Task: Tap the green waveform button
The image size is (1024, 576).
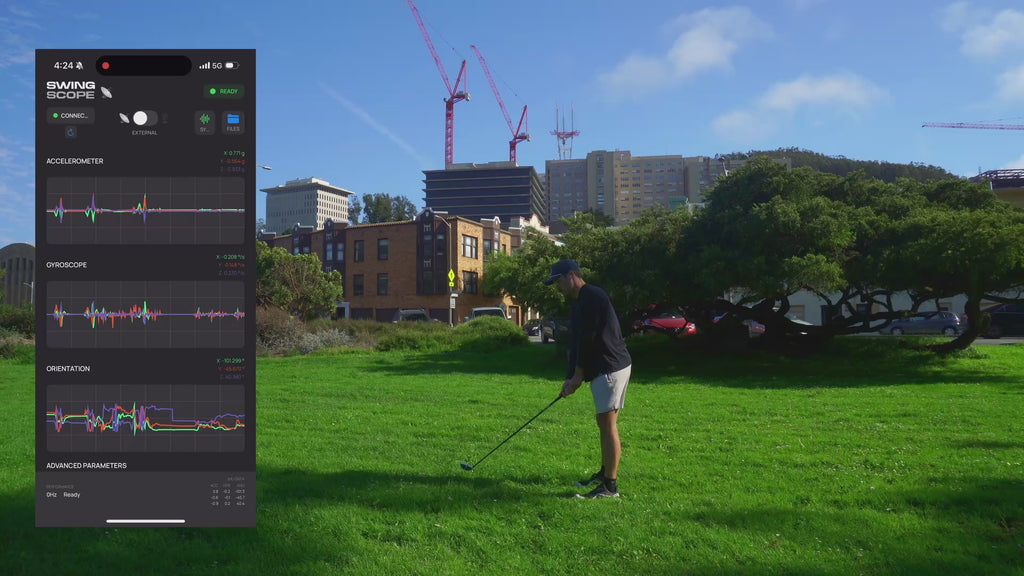Action: click(x=204, y=122)
